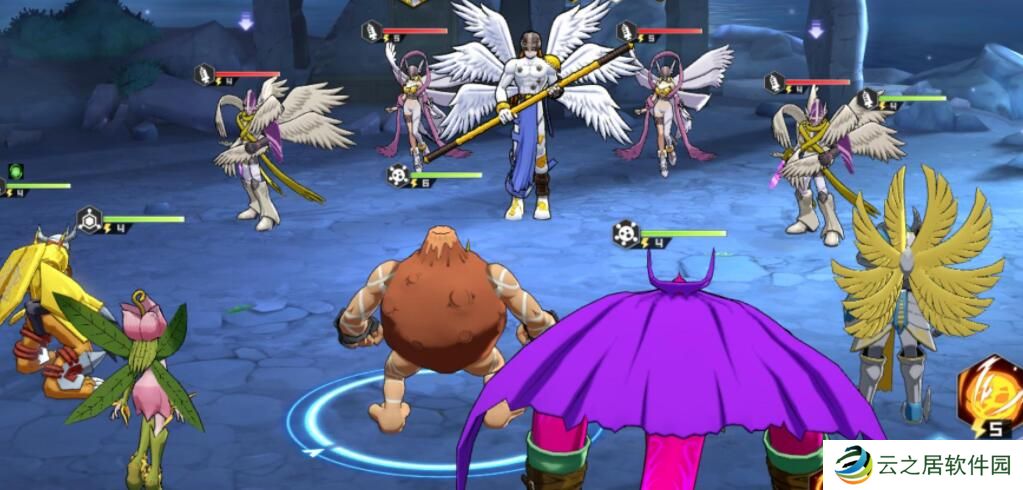Activate the orange fireball skill icon
This screenshot has height=490, width=1023.
990,393
